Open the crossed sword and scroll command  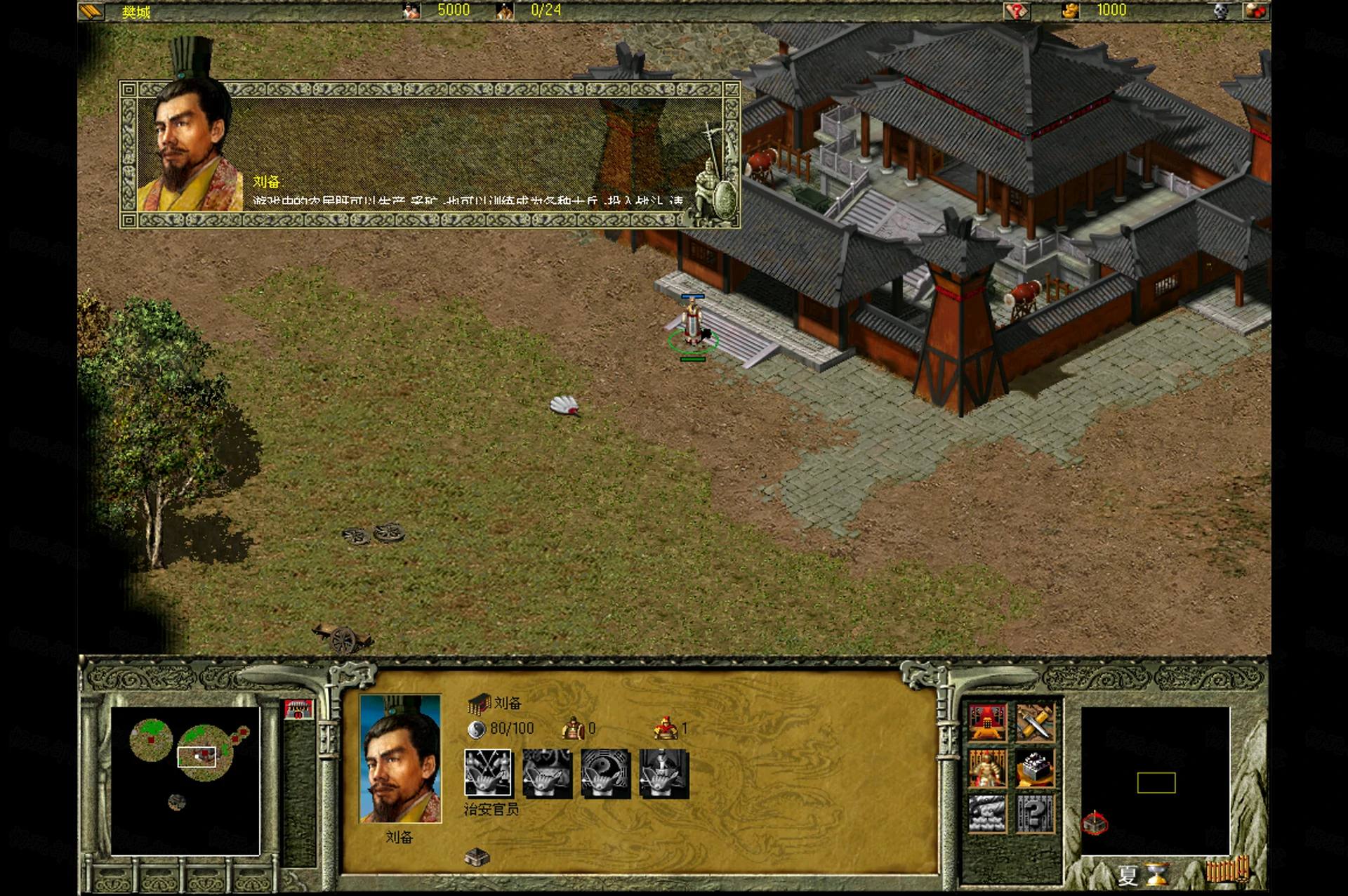pyautogui.click(x=1035, y=722)
